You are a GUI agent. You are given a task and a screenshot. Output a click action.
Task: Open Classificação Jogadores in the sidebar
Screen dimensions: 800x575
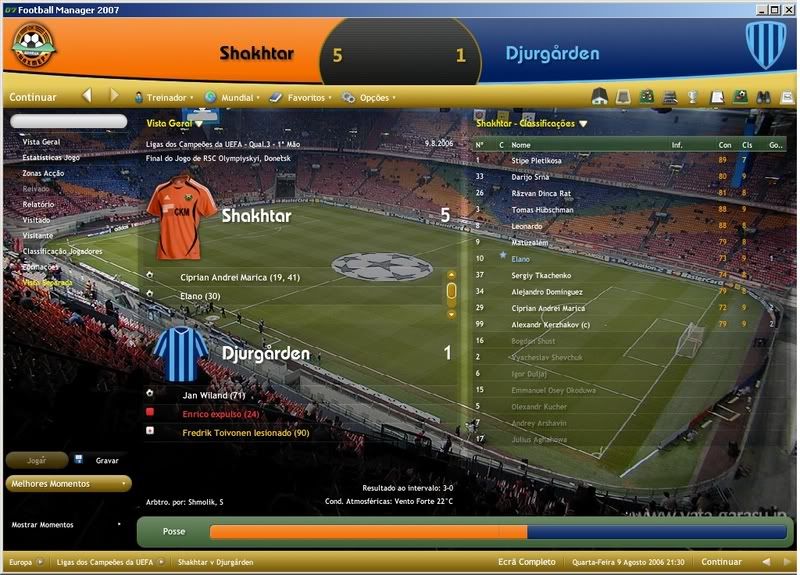point(59,251)
